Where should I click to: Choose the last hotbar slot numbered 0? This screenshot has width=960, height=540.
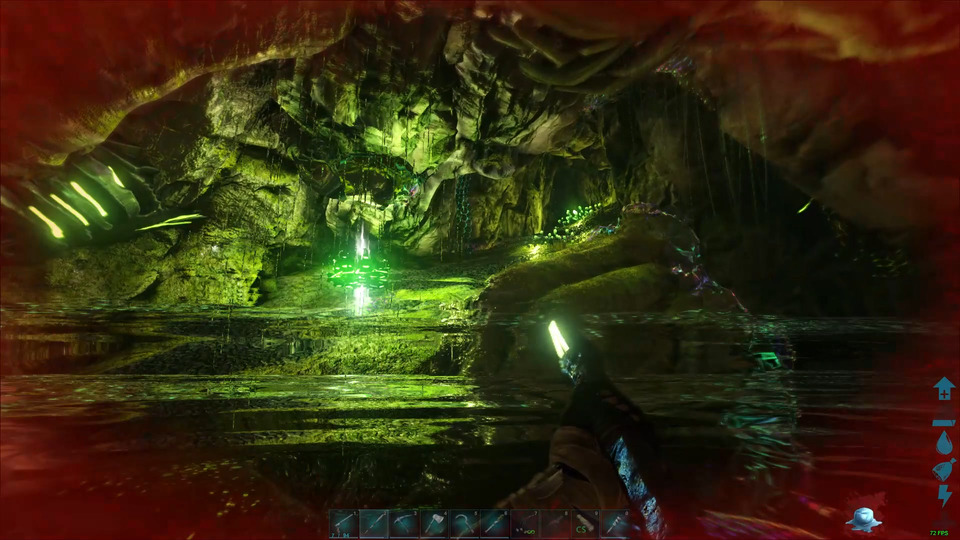[x=614, y=523]
